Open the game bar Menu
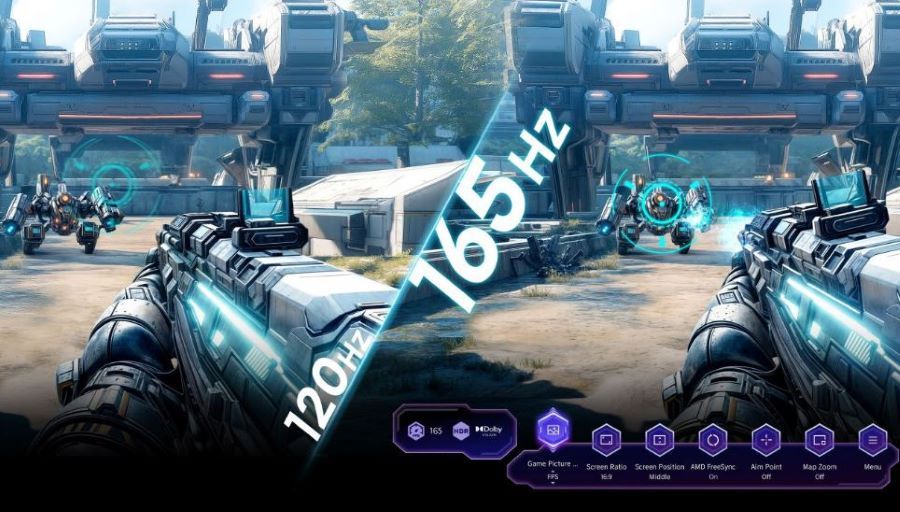 pos(873,440)
